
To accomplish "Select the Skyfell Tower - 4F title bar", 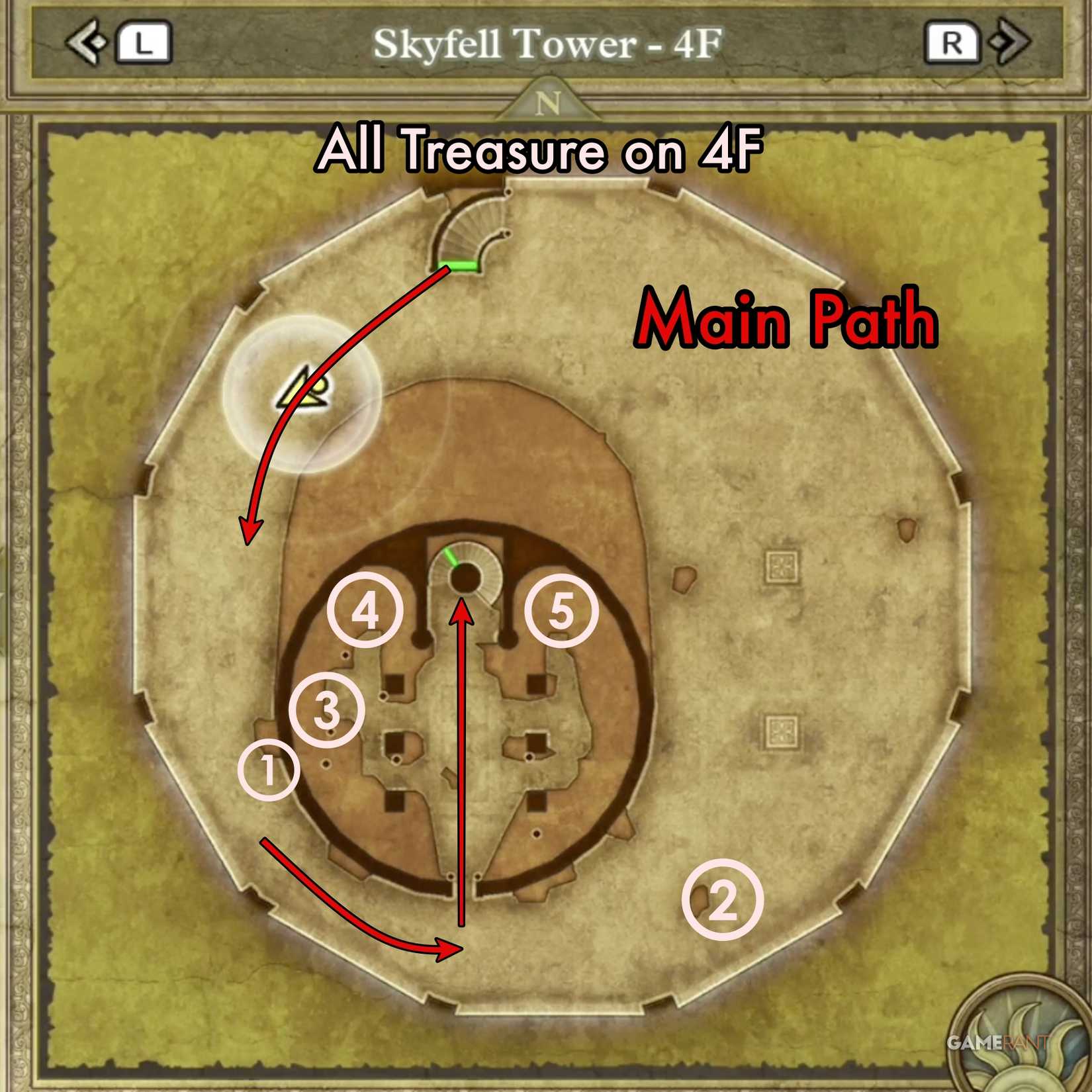I will 545,43.
